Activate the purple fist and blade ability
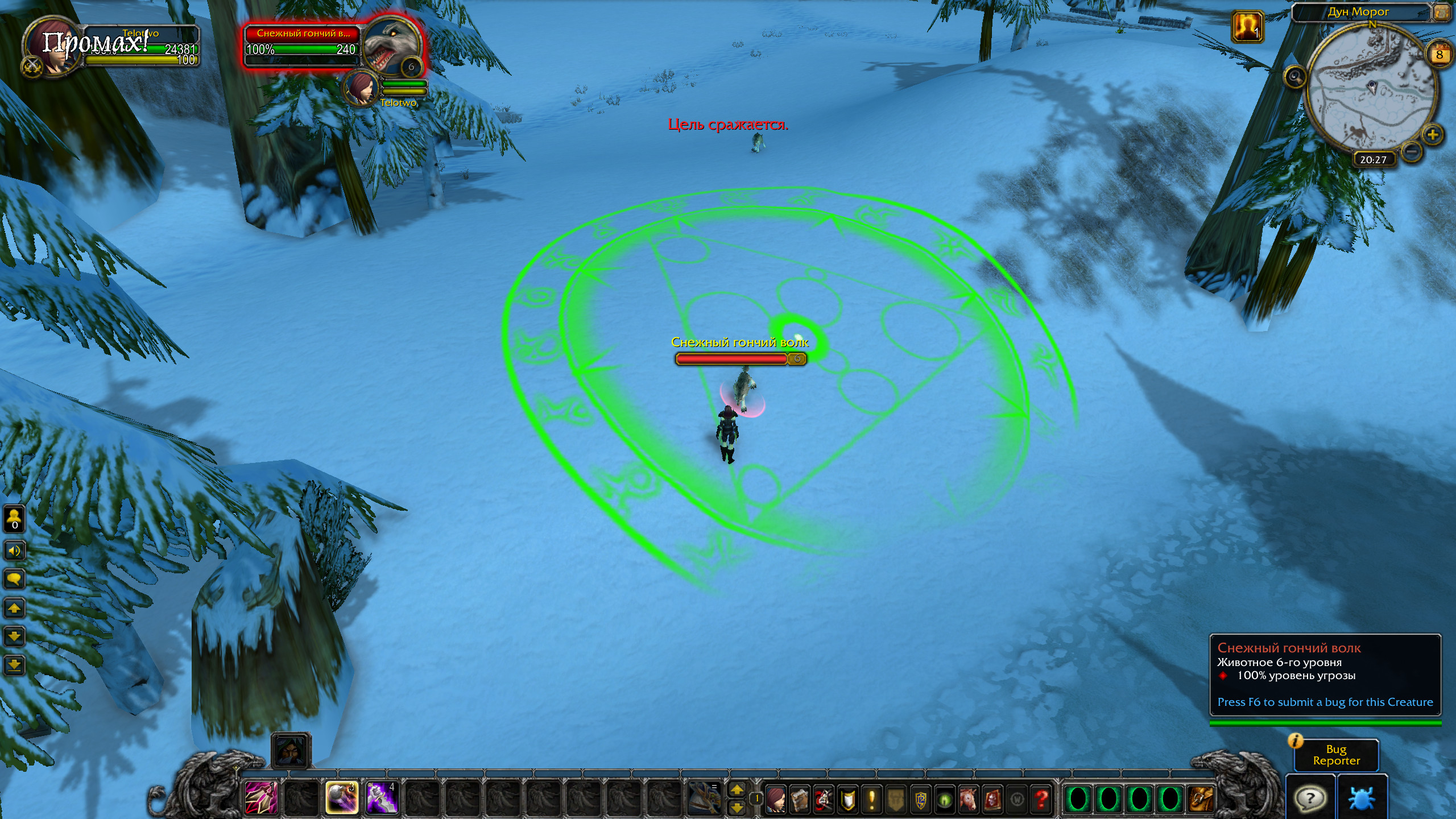Screen dimensions: 1456x819 tap(381, 798)
